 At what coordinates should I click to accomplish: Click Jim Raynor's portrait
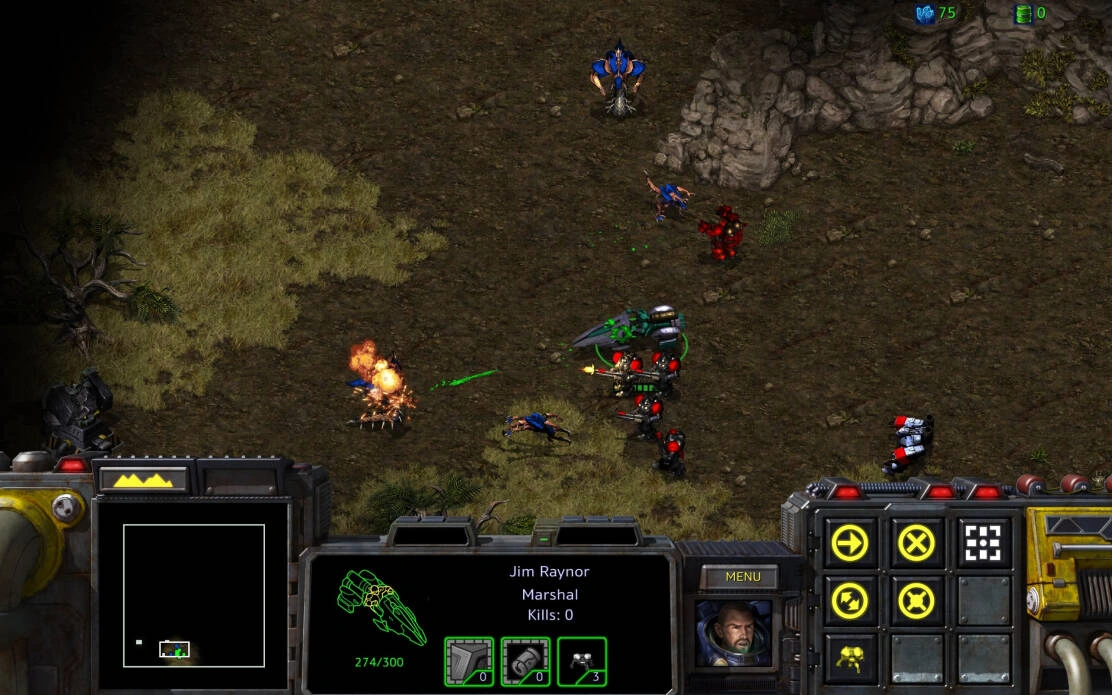click(734, 632)
